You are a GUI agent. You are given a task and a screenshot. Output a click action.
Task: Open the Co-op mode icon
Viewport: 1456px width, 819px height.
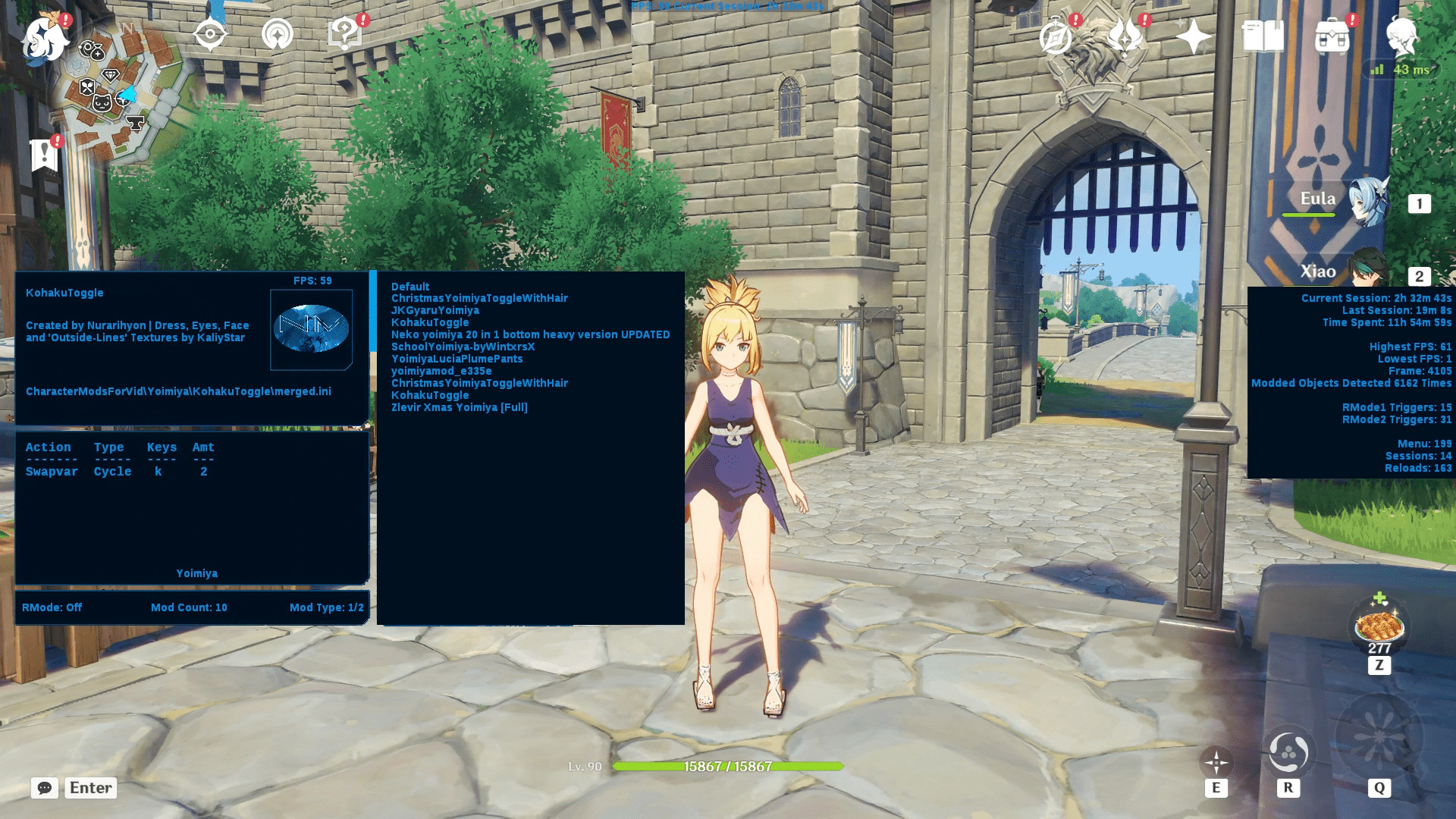click(x=279, y=33)
